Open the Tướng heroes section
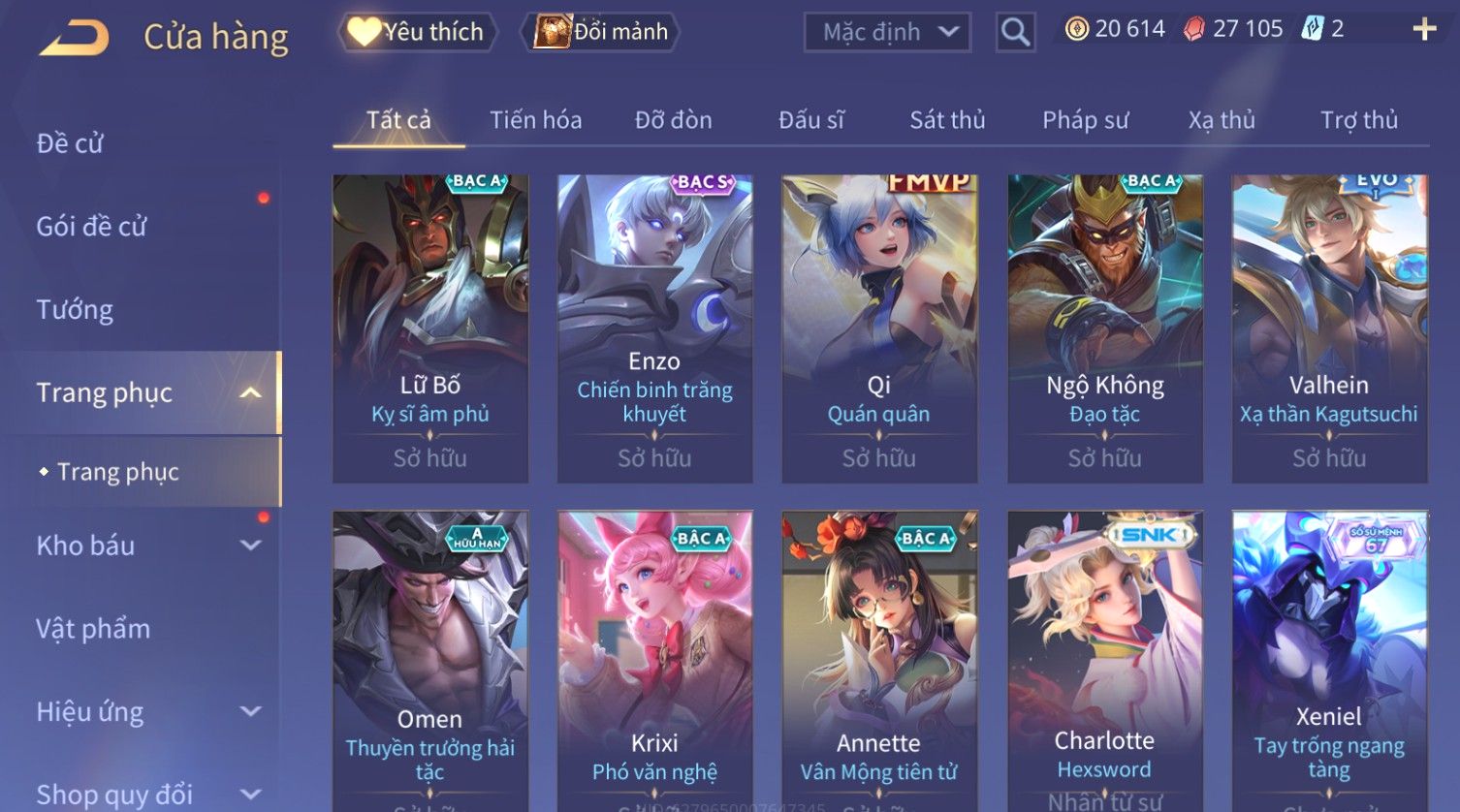The height and width of the screenshot is (812, 1460). (75, 310)
